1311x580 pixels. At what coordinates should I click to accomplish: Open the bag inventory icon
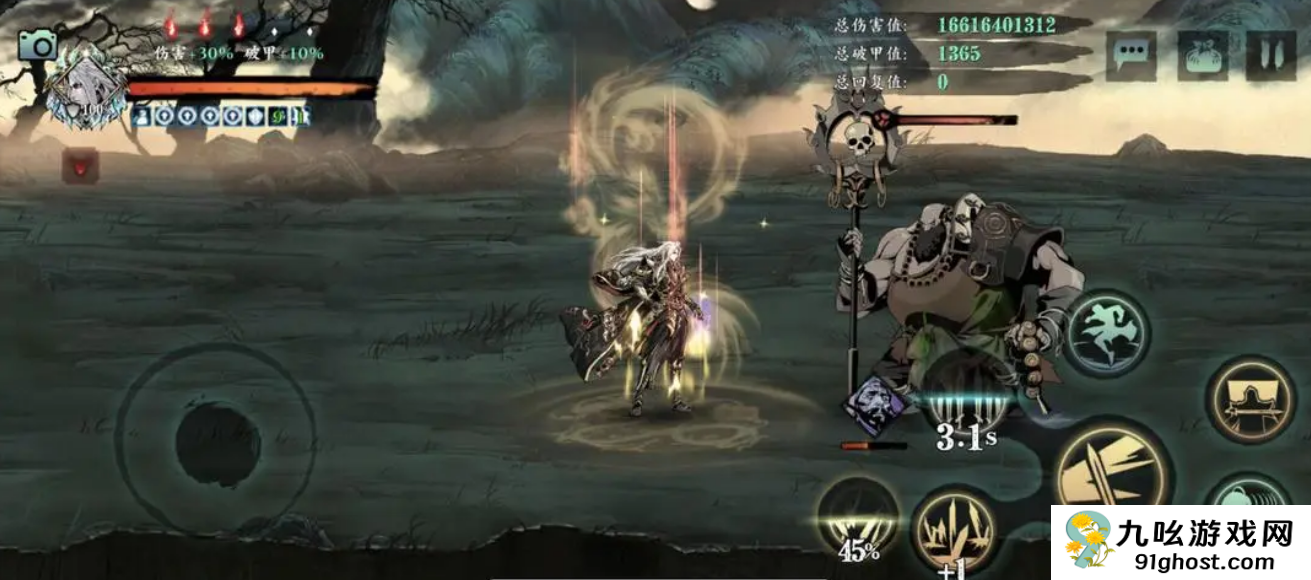pyautogui.click(x=1202, y=56)
